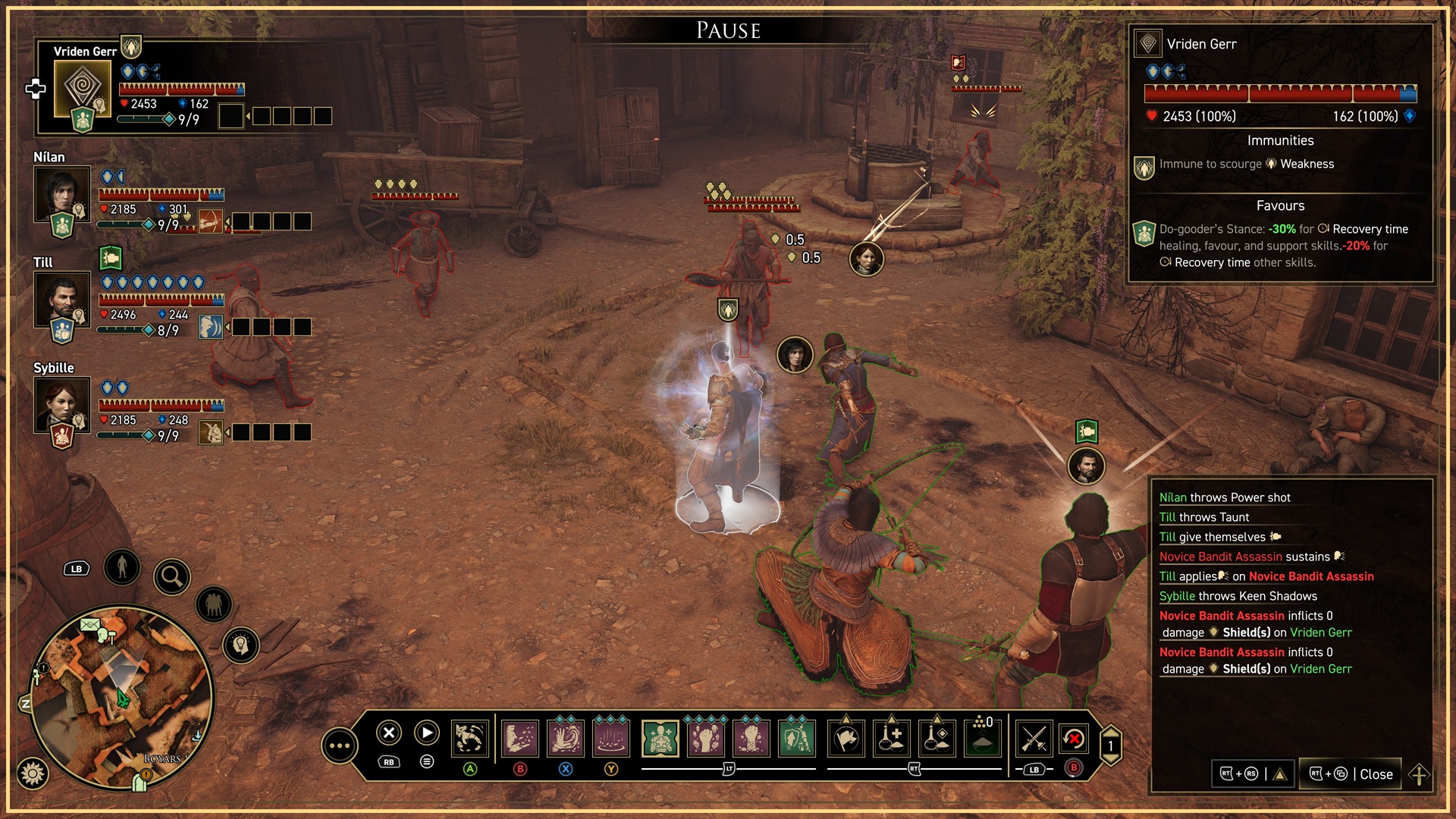Click the round X cancel button
Image resolution: width=1456 pixels, height=819 pixels.
tap(388, 733)
